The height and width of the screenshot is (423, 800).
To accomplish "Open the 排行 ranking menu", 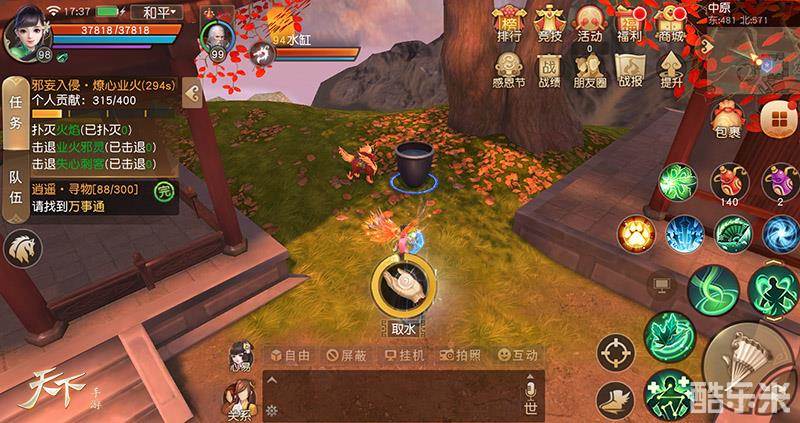I will point(509,24).
